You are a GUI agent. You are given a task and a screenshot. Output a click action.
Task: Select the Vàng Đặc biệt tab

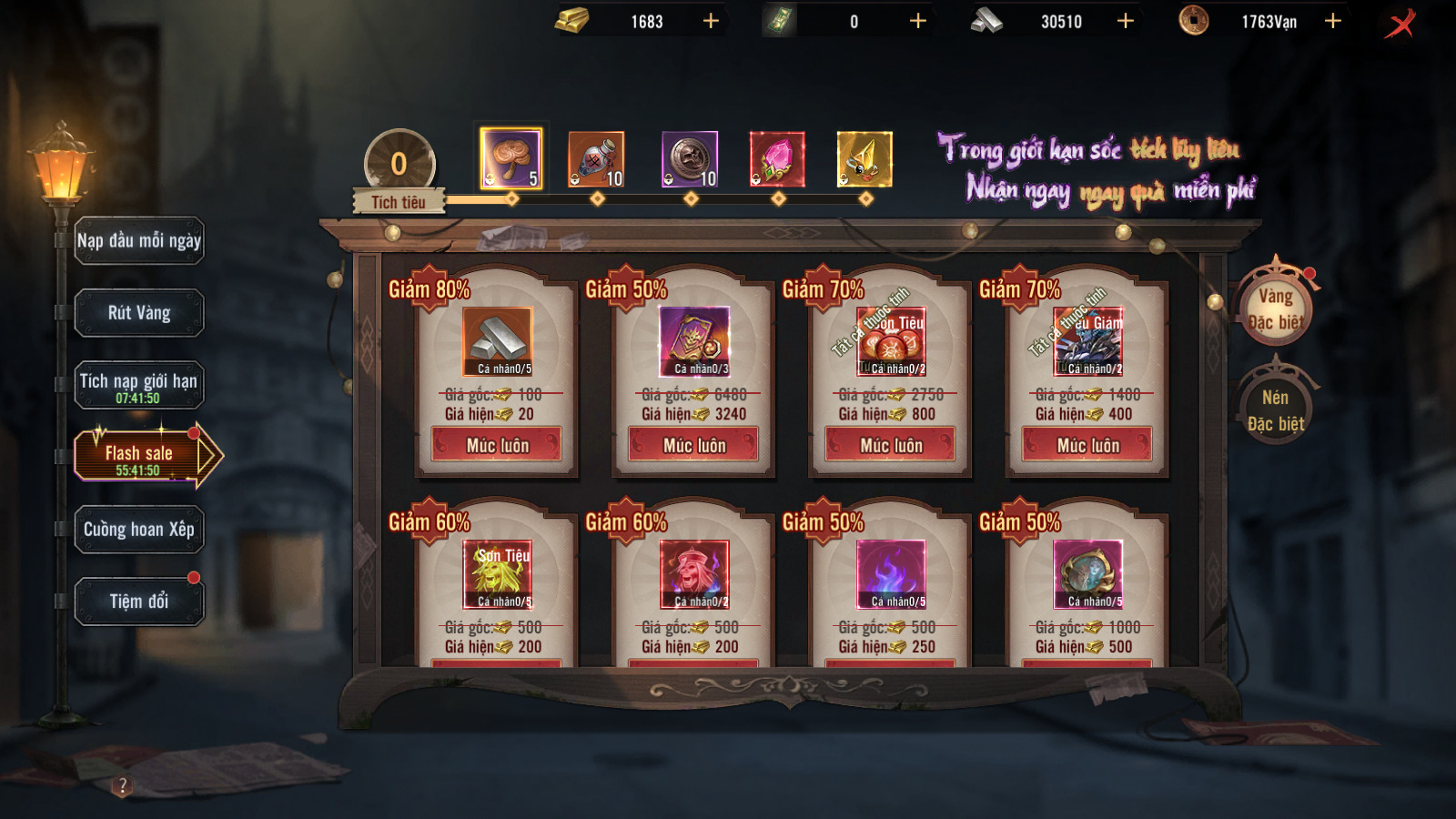tap(1276, 308)
